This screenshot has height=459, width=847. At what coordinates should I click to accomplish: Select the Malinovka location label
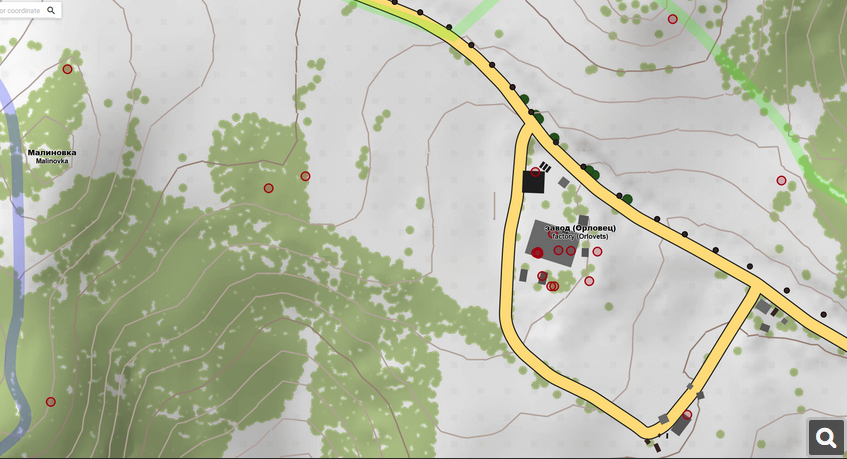coord(51,156)
